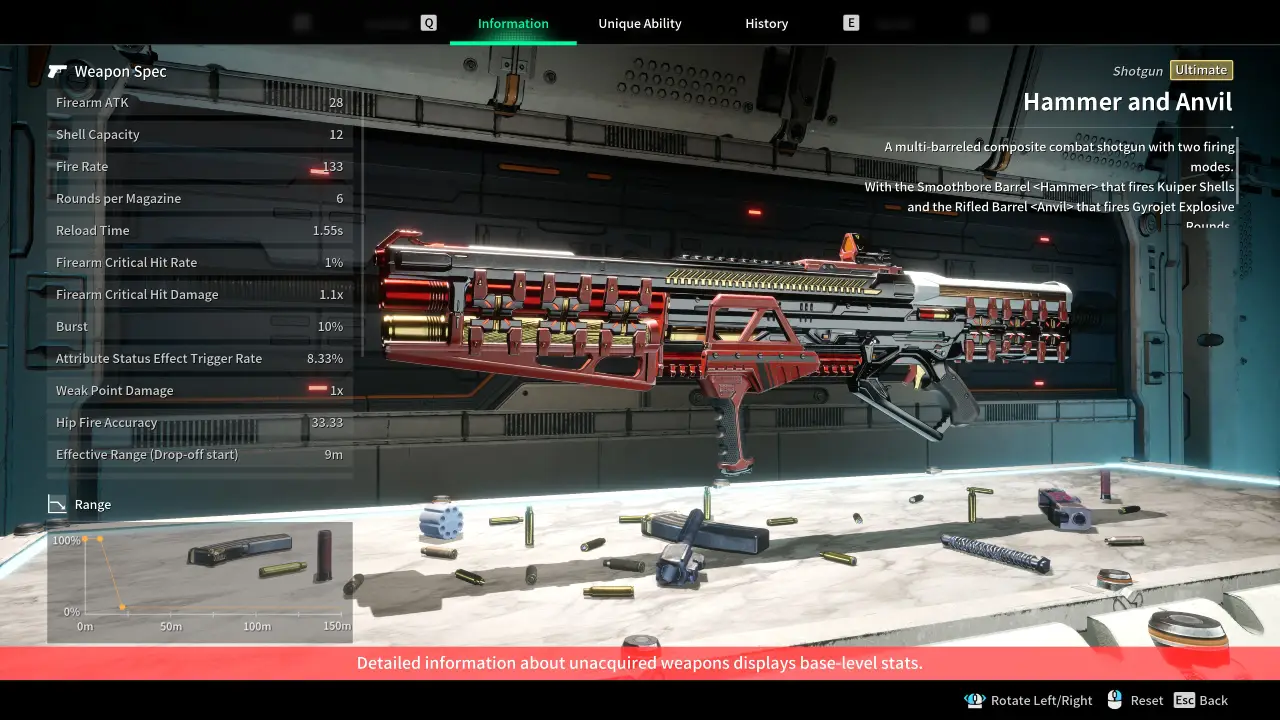
Task: Select the Ultimate rarity badge
Action: coord(1201,70)
